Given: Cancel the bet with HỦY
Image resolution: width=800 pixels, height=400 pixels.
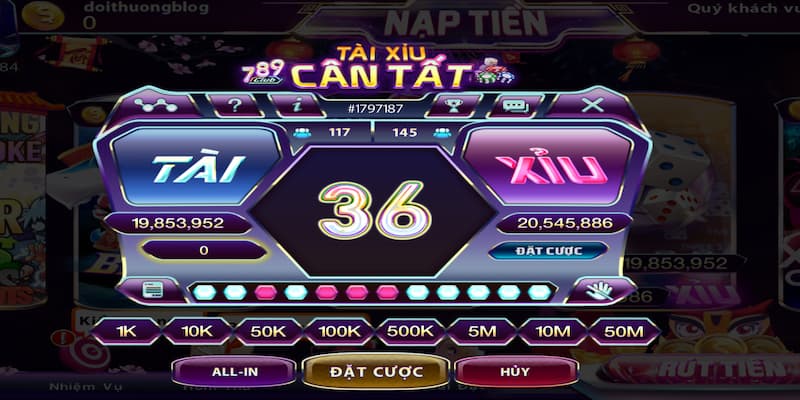Looking at the screenshot, I should [516, 372].
